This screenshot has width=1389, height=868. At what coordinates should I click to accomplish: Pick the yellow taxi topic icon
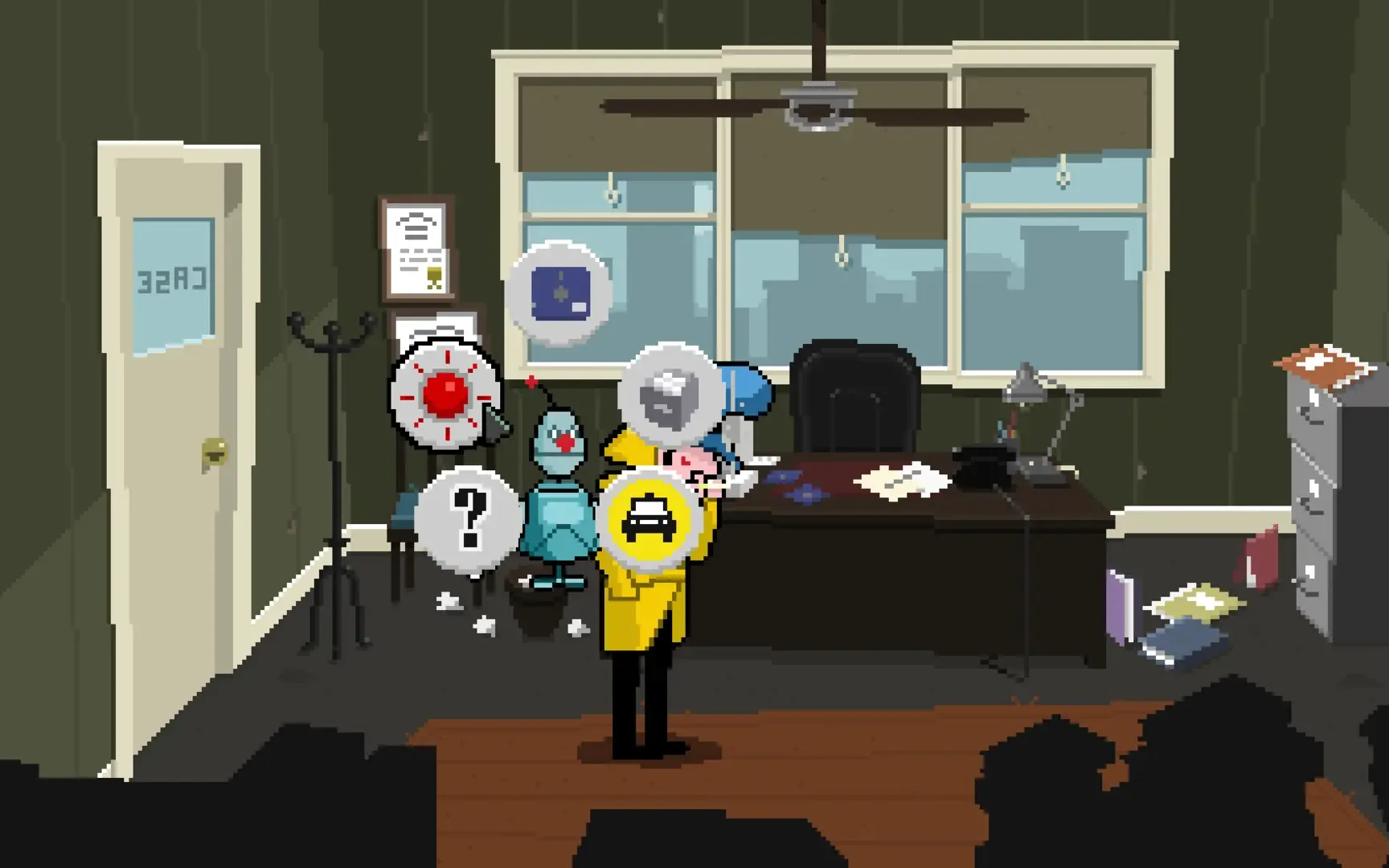click(648, 522)
